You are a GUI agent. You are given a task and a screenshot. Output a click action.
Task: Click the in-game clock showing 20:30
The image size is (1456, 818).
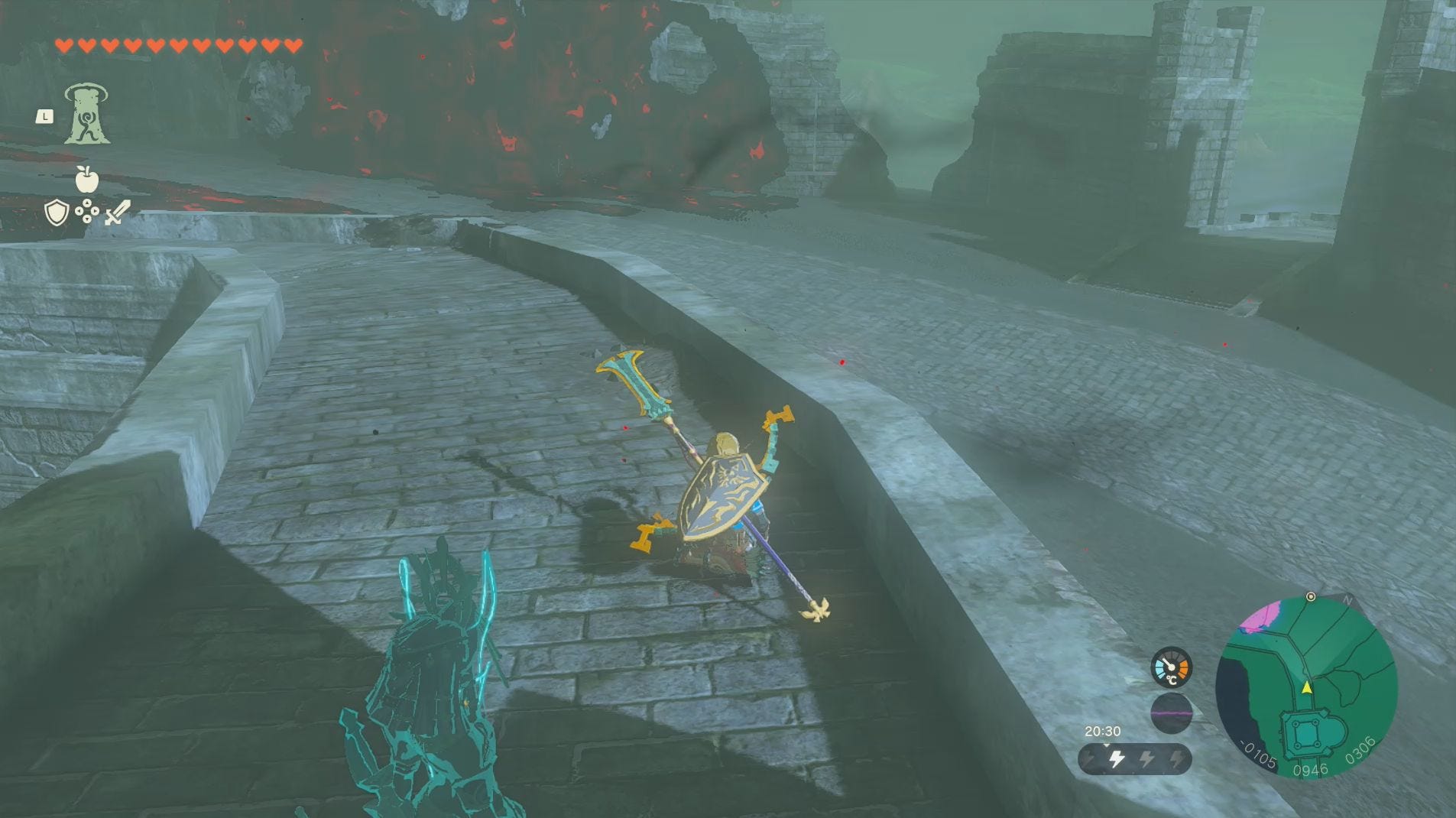[1104, 732]
